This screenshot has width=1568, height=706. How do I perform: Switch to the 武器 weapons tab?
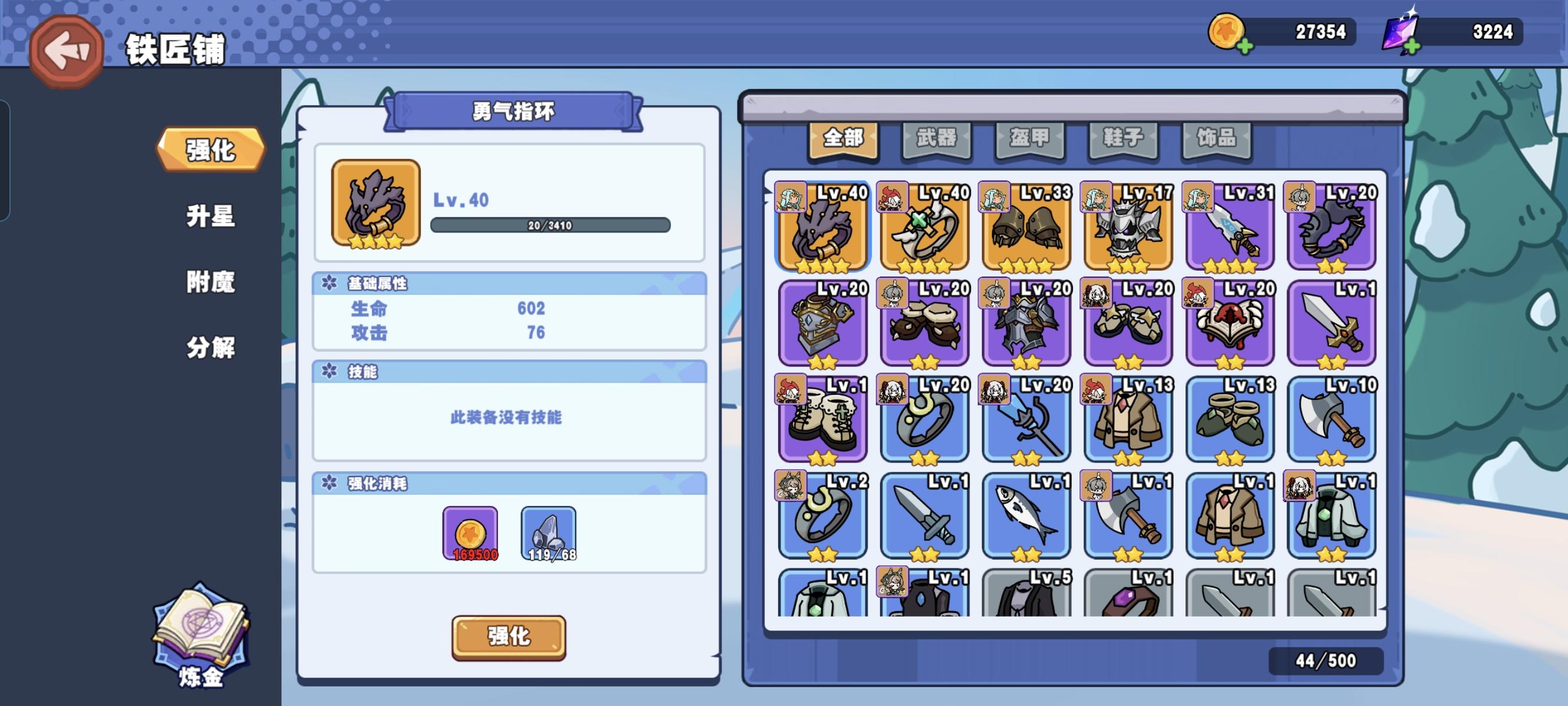pyautogui.click(x=938, y=138)
